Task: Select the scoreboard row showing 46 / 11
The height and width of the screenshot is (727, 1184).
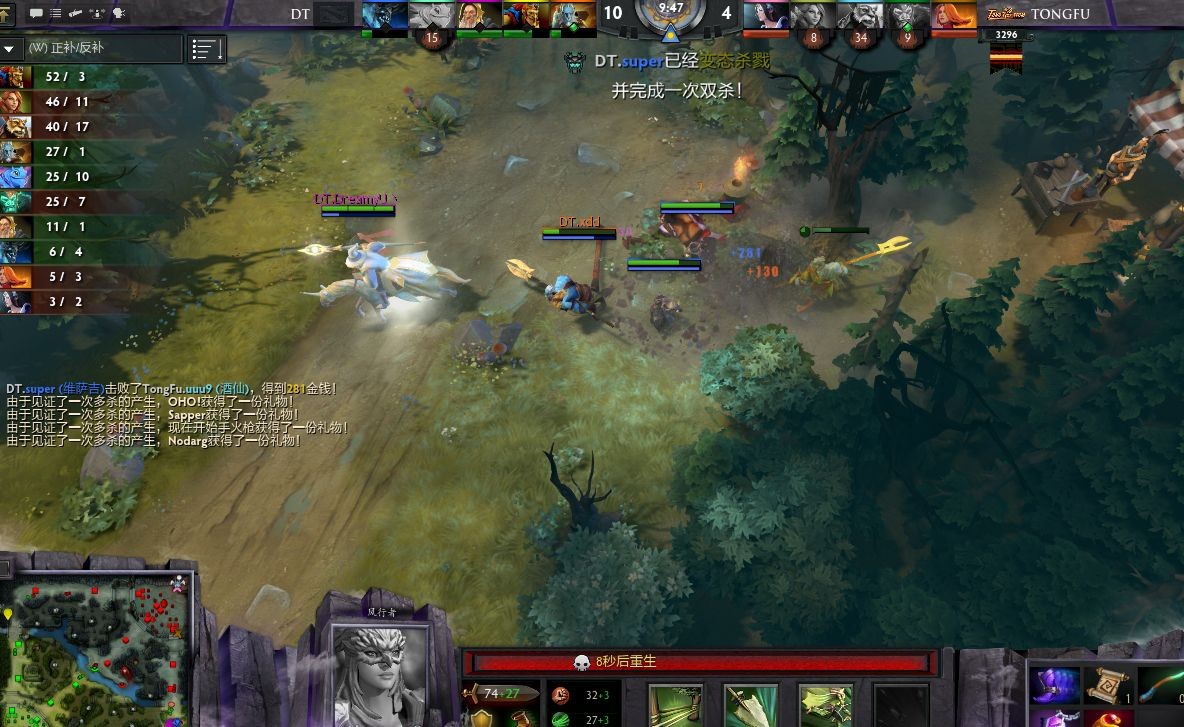Action: (x=60, y=102)
